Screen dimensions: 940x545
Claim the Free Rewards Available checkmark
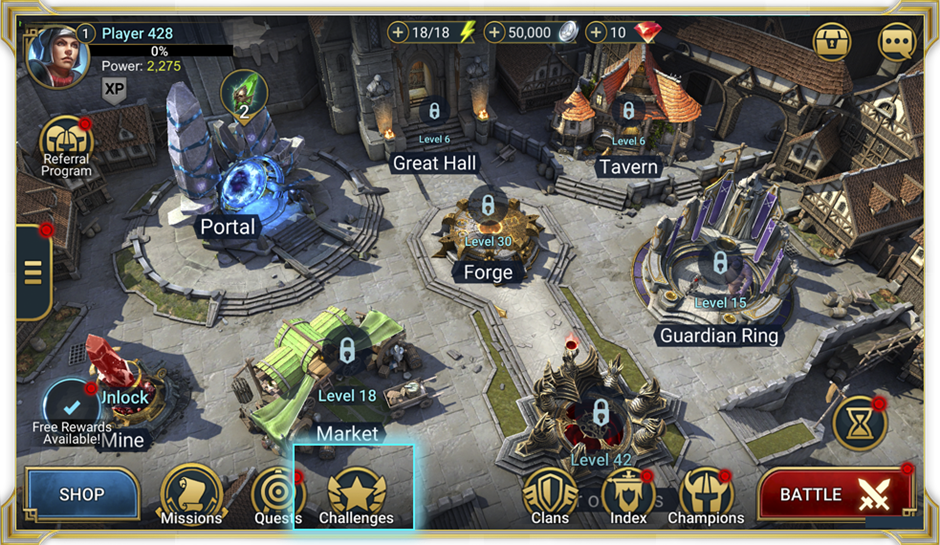pyautogui.click(x=71, y=407)
